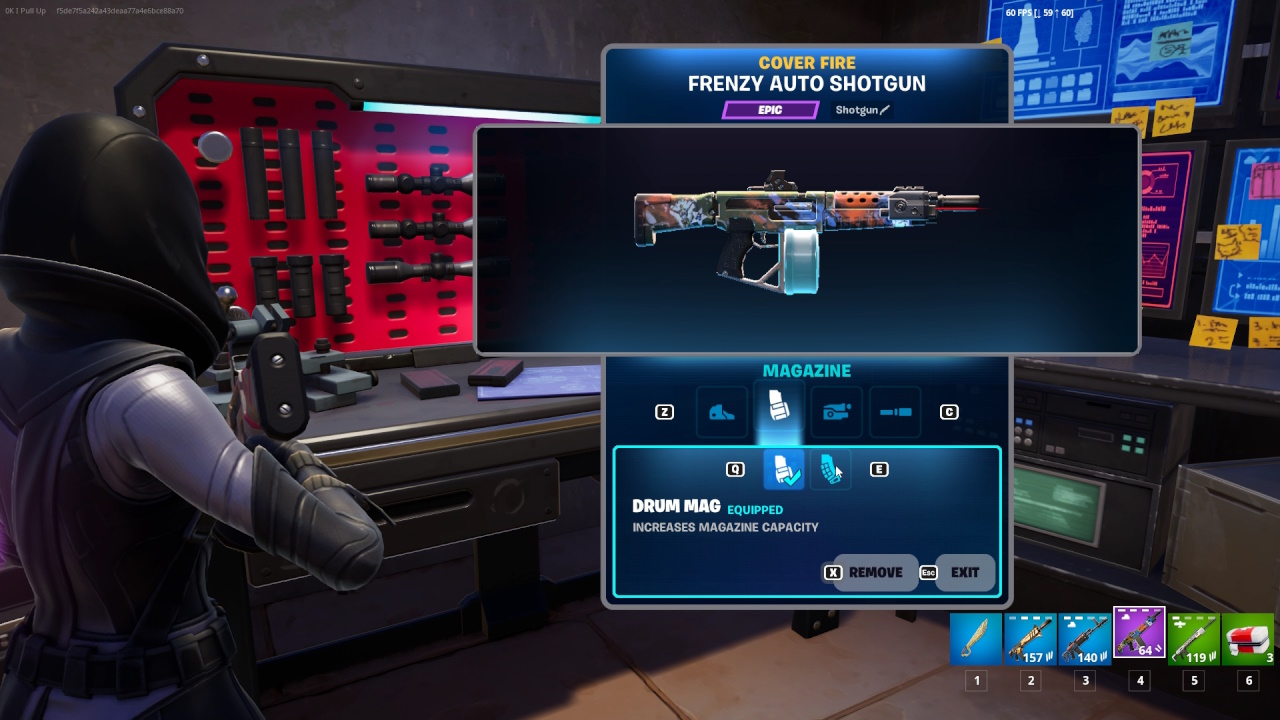Open the Magazine mod category icon
This screenshot has width=1280, height=720.
pos(778,408)
